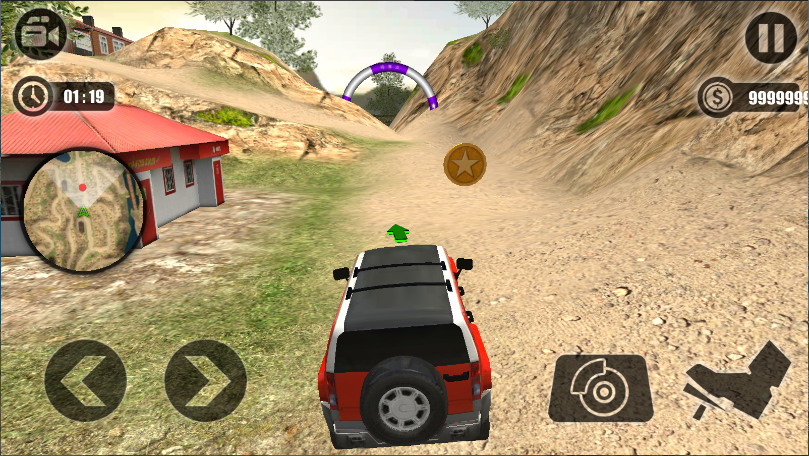Pause the game
The width and height of the screenshot is (809, 456).
coord(770,38)
